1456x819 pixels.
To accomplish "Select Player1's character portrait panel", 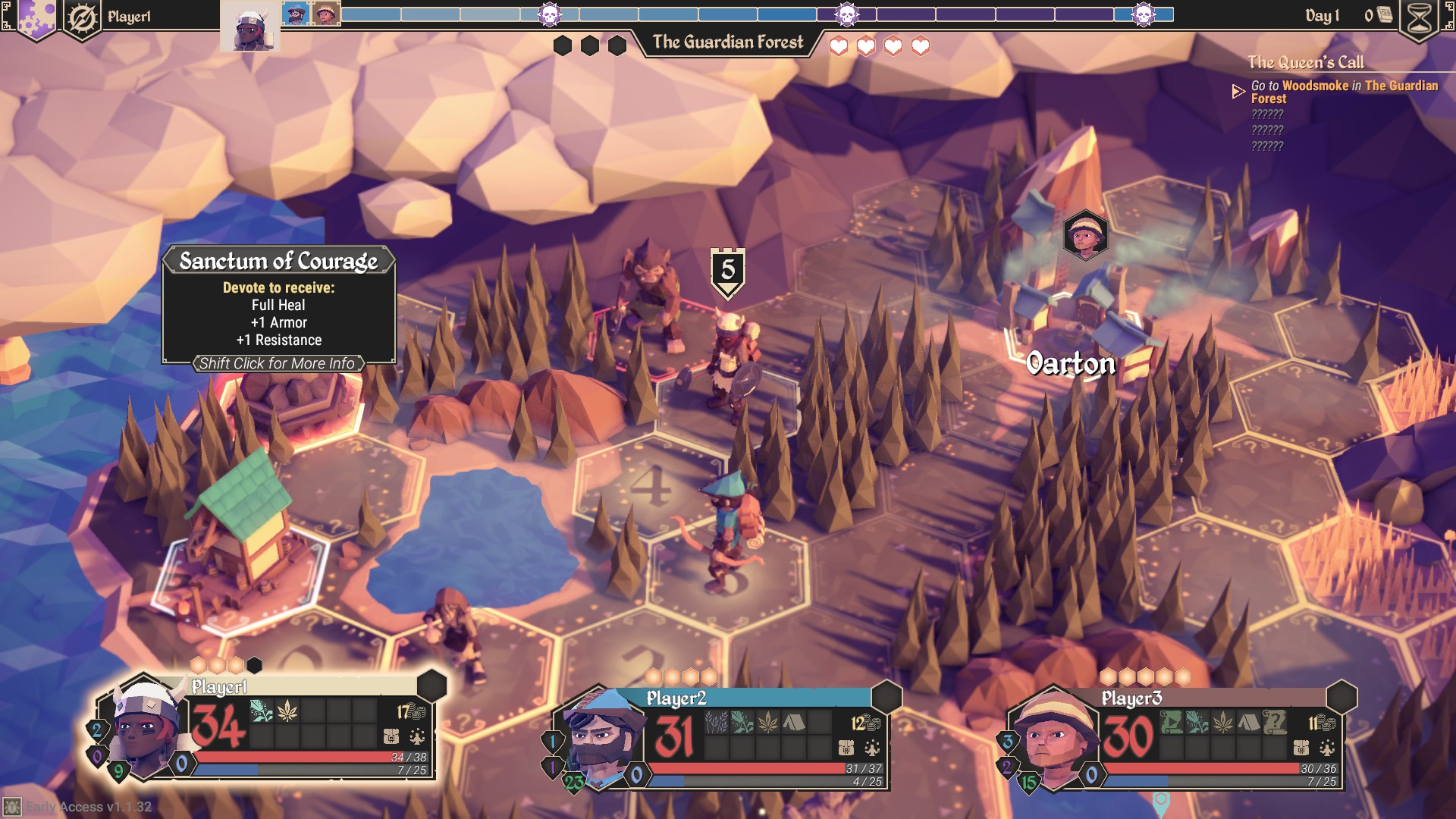I will click(146, 726).
